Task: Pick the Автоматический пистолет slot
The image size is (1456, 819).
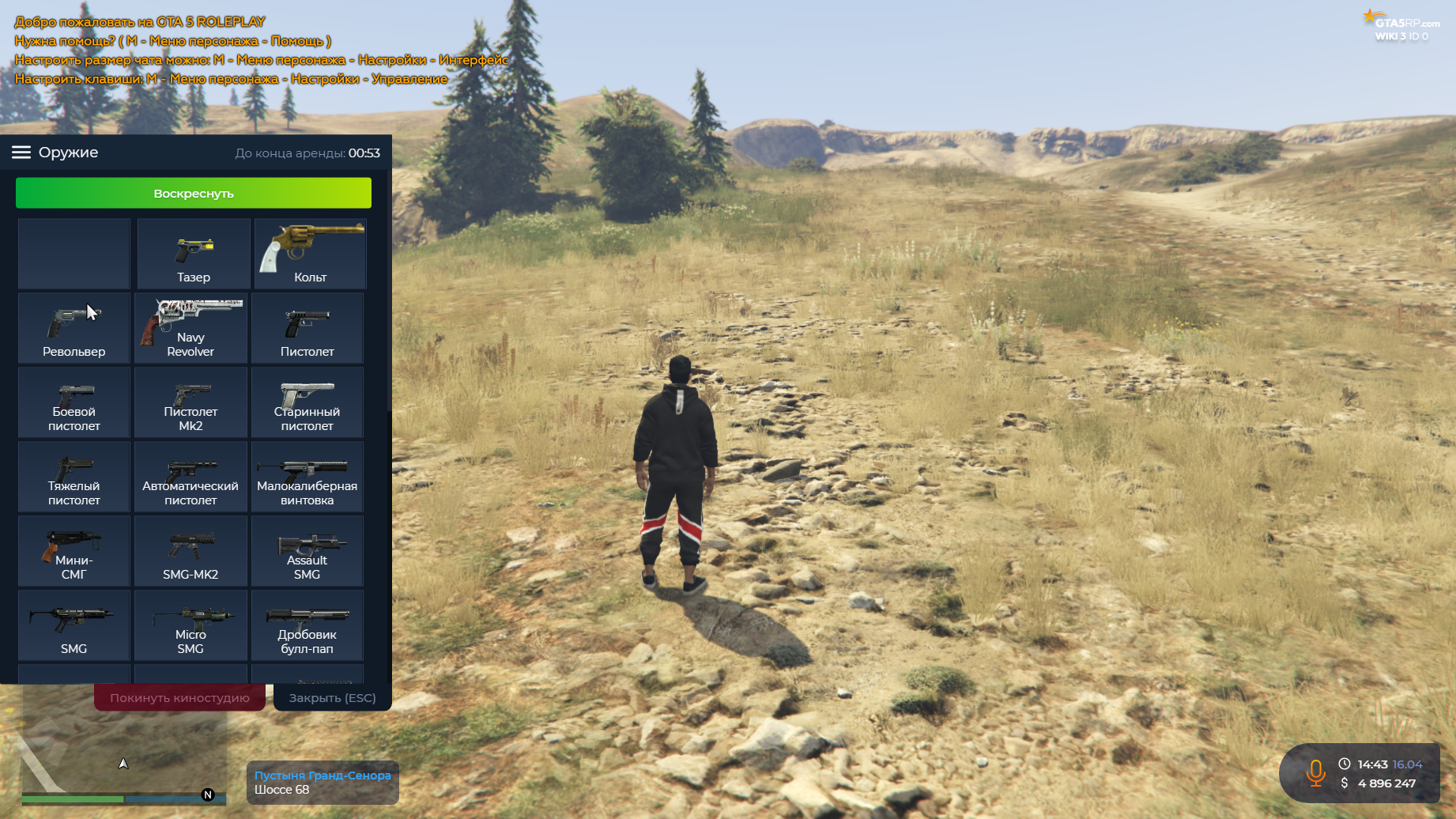Action: (x=190, y=477)
